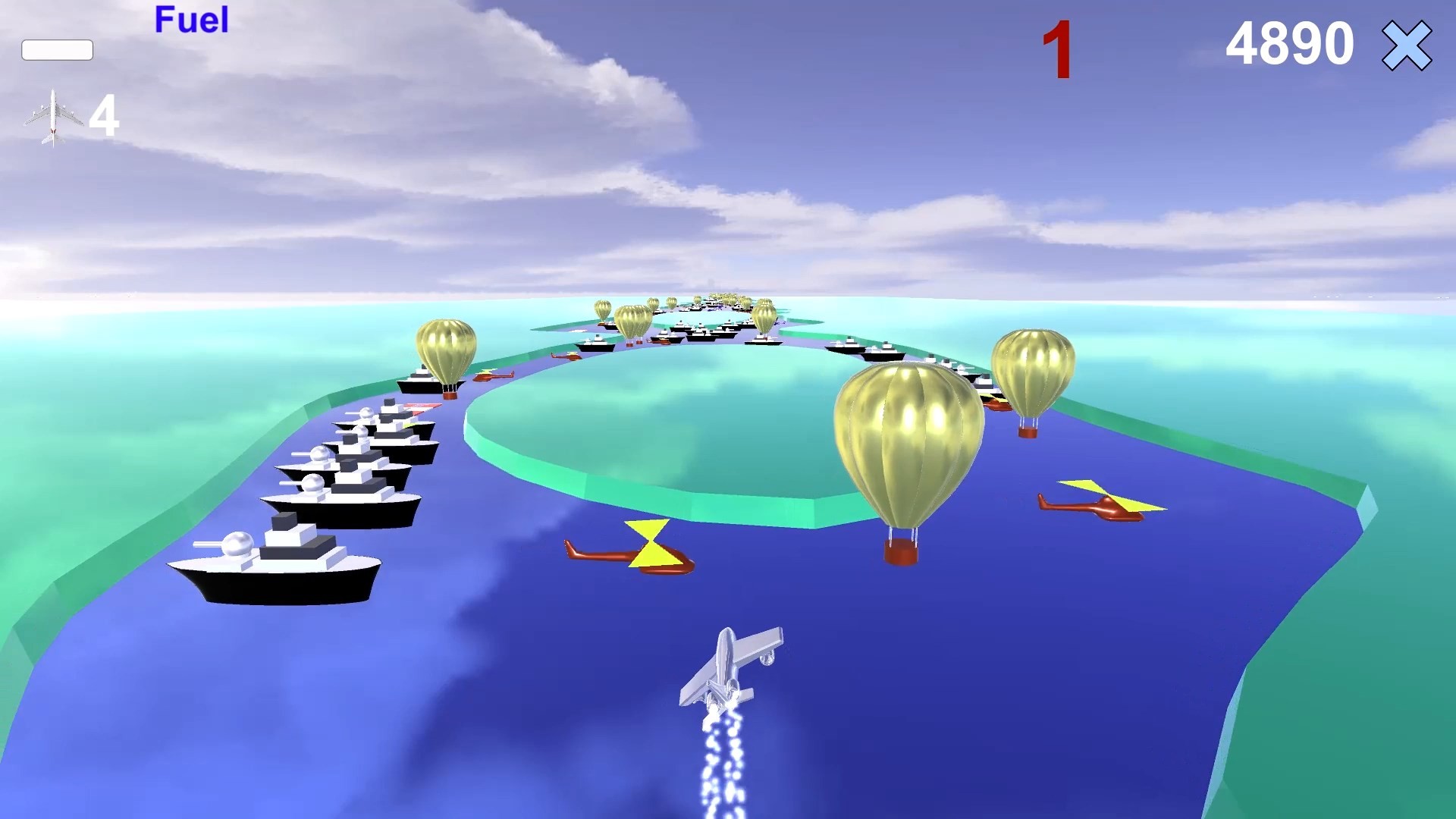
Task: Toggle the remaining planes counter
Action: (104, 116)
